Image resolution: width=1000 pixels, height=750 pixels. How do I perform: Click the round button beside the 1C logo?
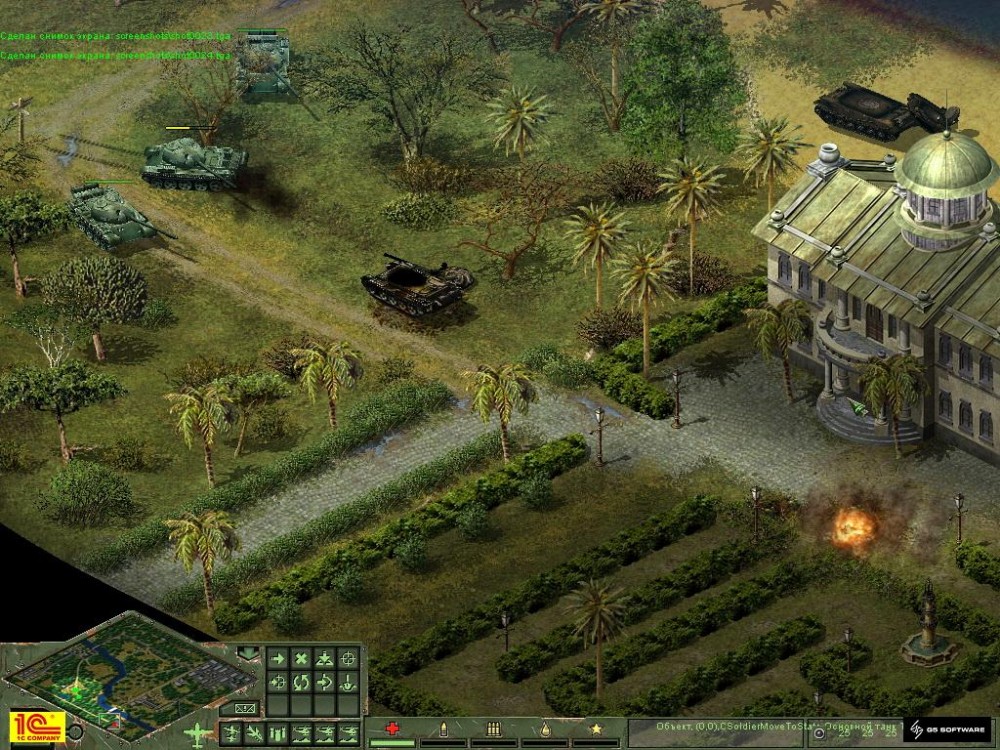pyautogui.click(x=74, y=732)
